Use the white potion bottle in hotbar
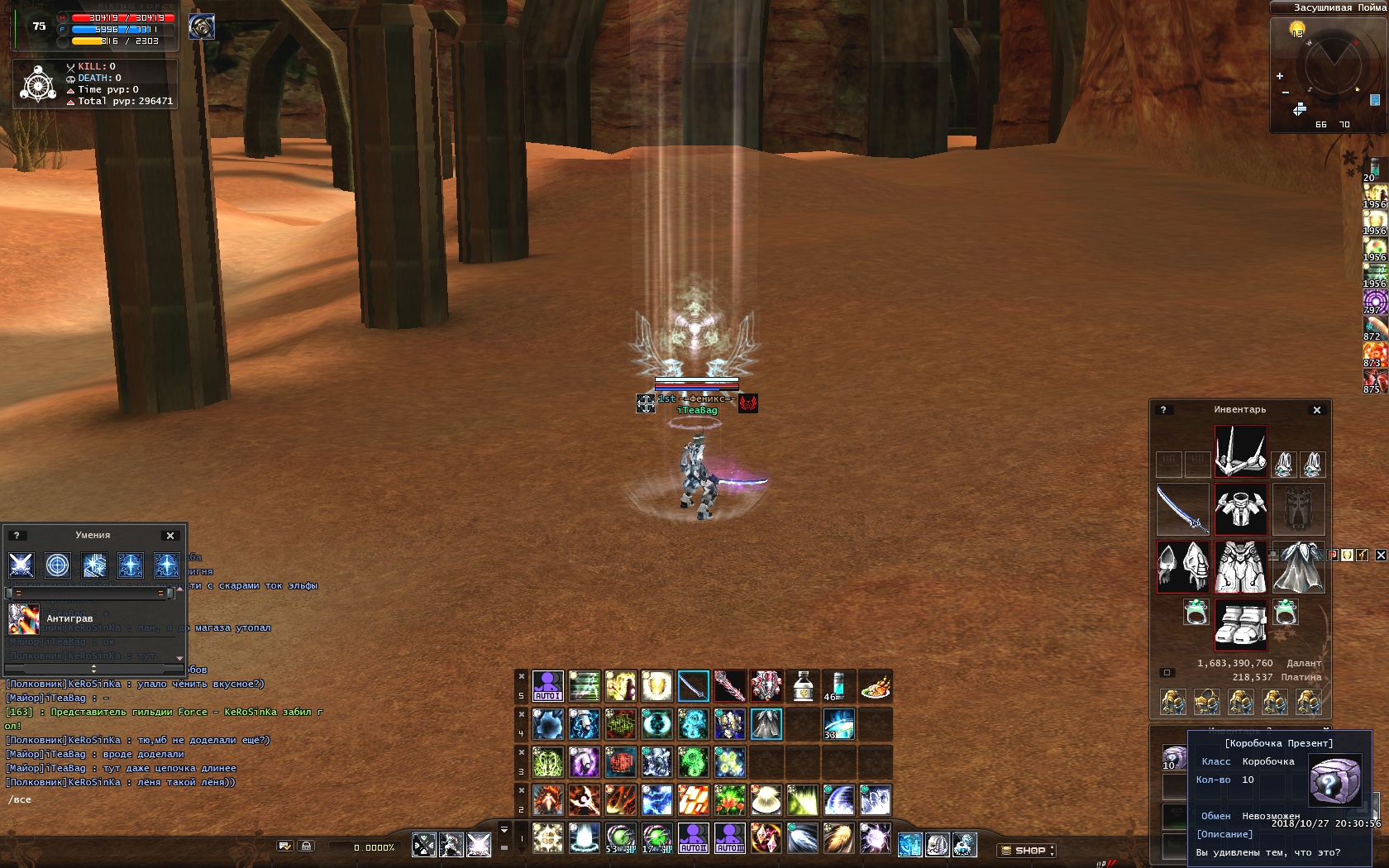Viewport: 1389px width, 868px height. tap(802, 685)
